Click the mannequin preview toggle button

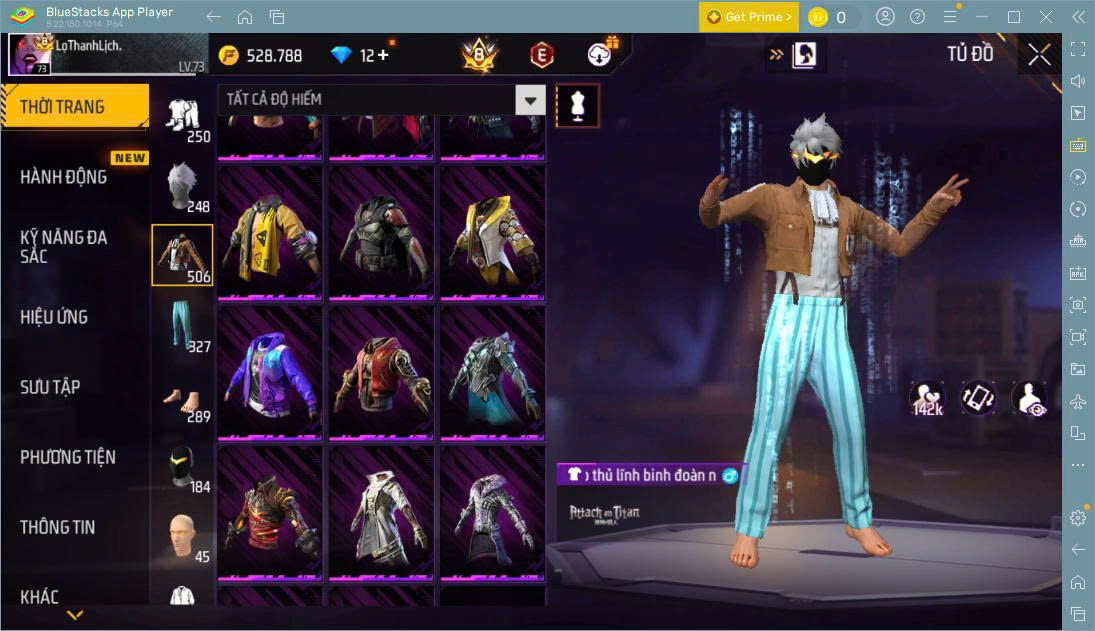tap(577, 105)
